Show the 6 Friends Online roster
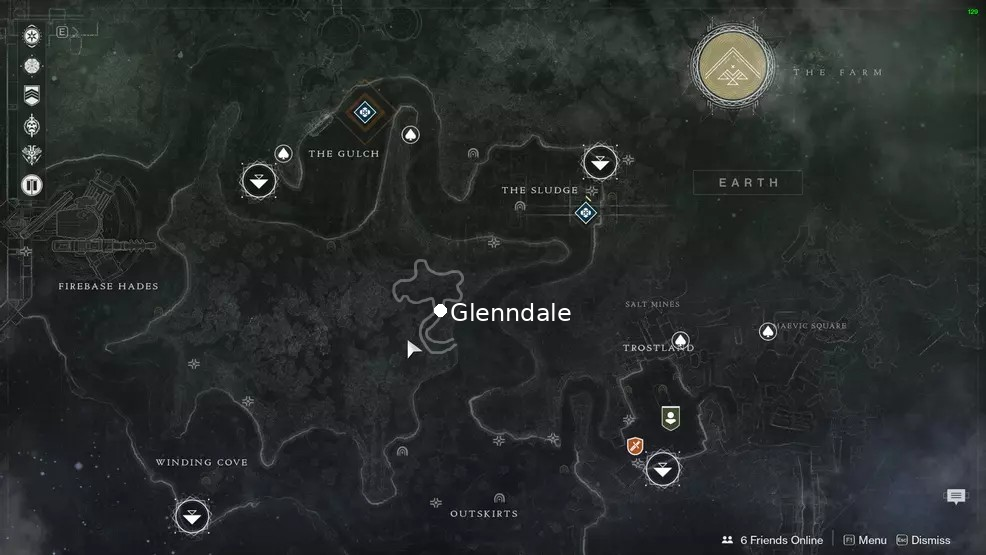Image resolution: width=986 pixels, height=555 pixels. point(772,540)
